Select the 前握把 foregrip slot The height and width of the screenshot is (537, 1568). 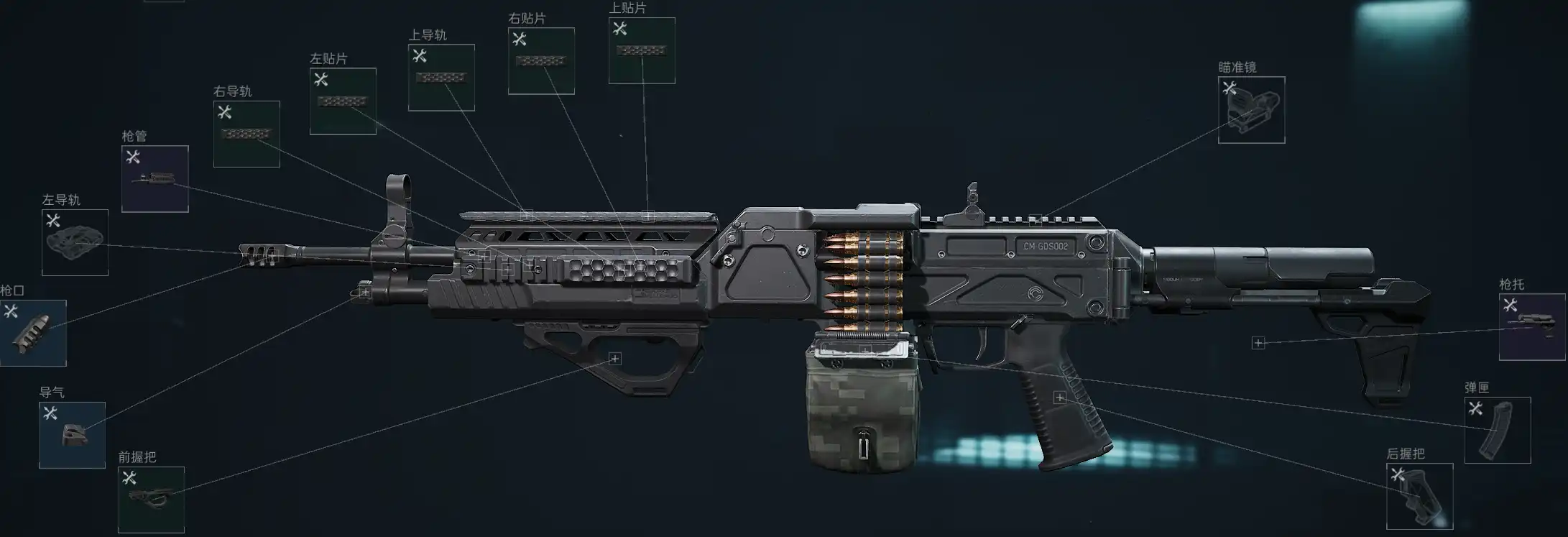tap(151, 500)
